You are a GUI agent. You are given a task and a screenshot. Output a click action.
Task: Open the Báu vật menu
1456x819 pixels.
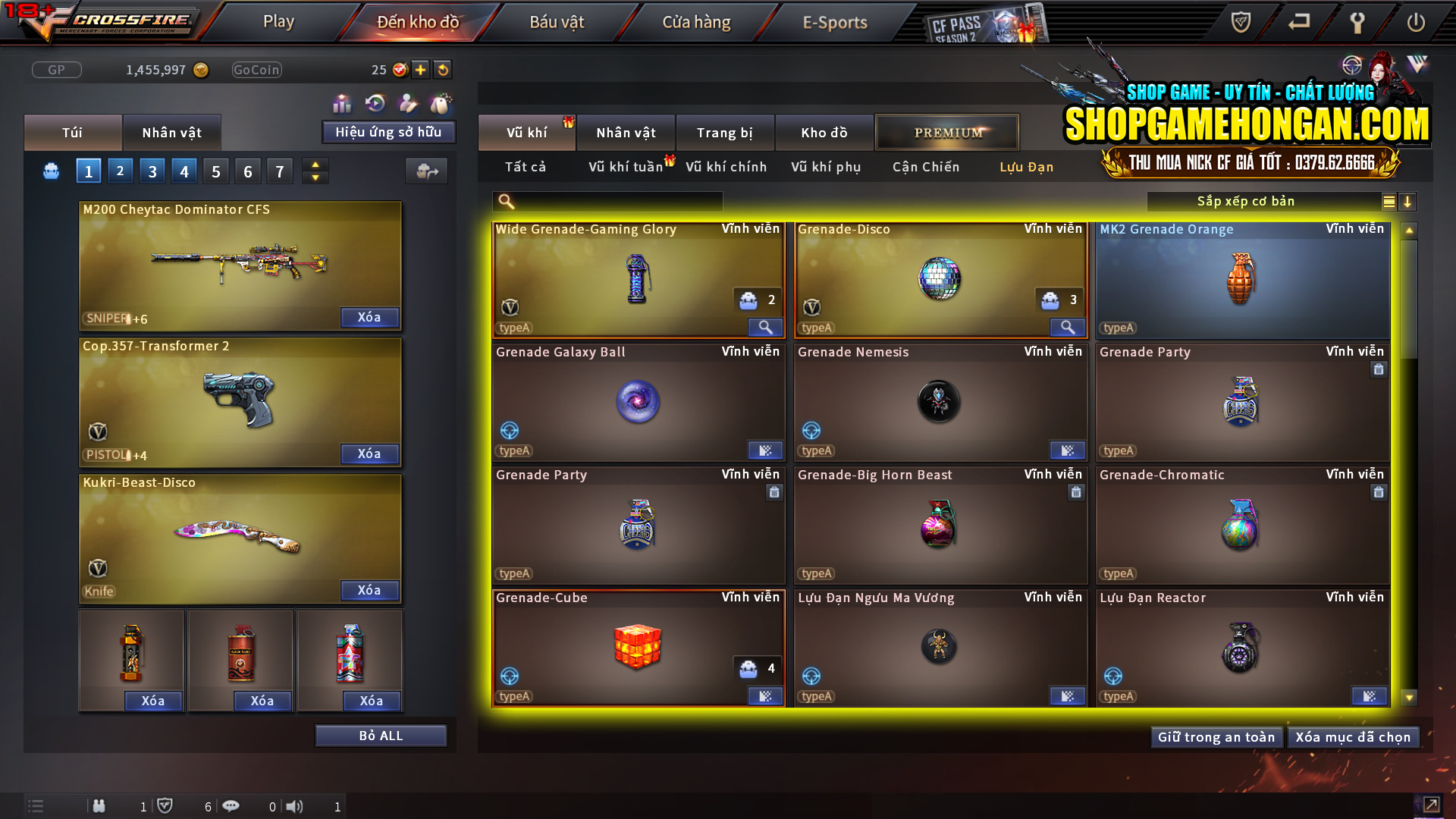[557, 22]
